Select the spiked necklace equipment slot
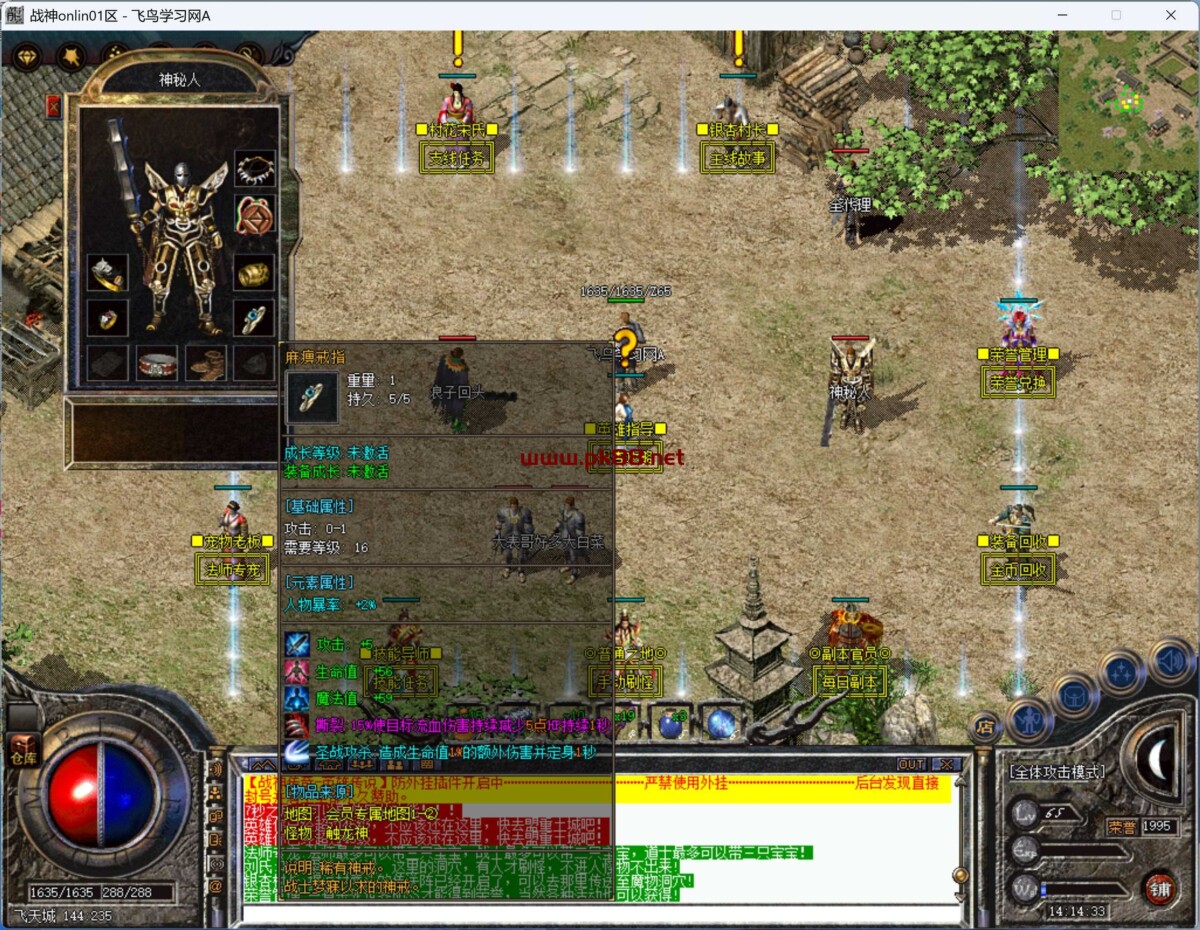The height and width of the screenshot is (930, 1200). pyautogui.click(x=255, y=168)
